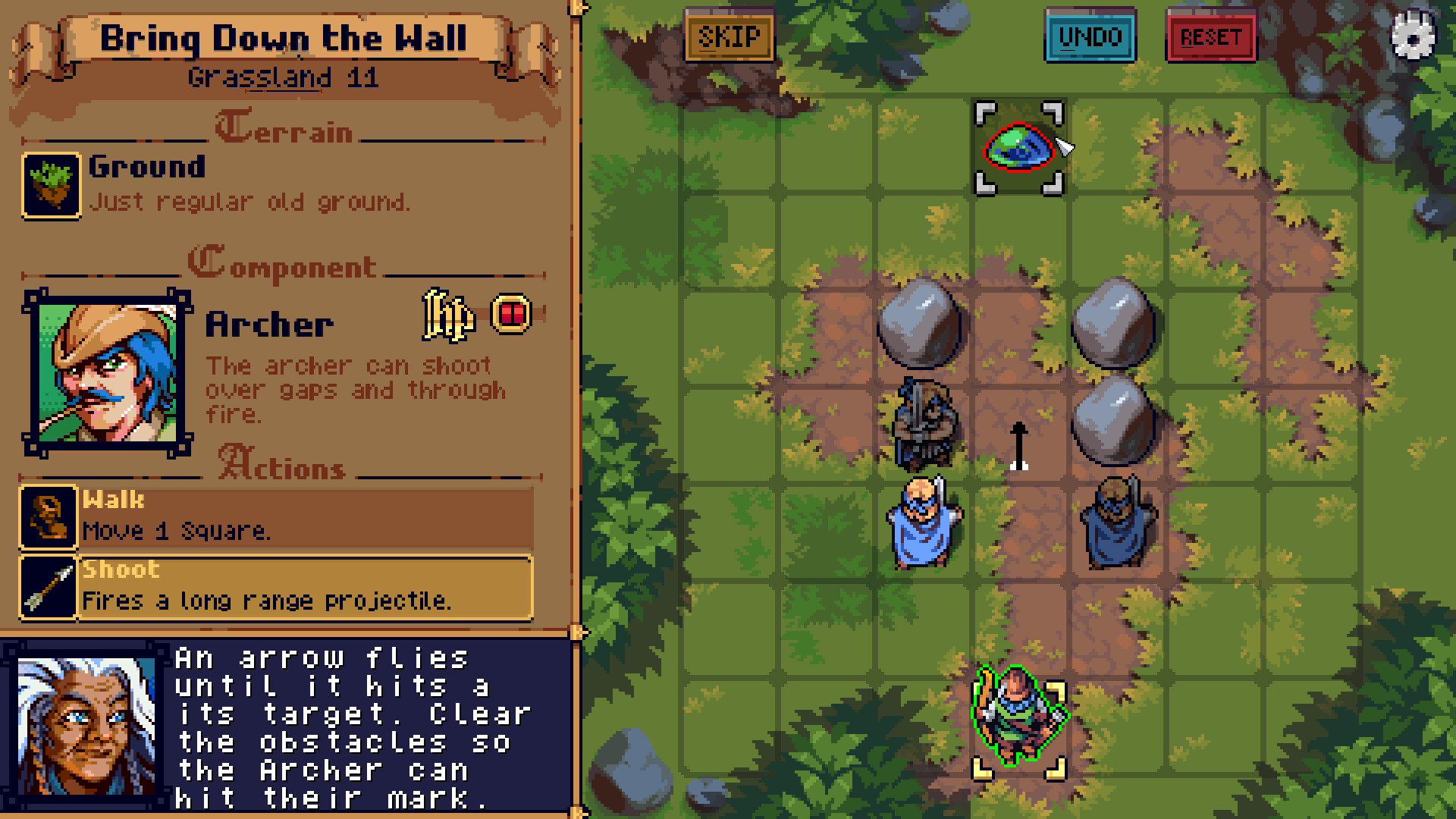Open the settings gear icon
The height and width of the screenshot is (819, 1456).
[x=1412, y=36]
